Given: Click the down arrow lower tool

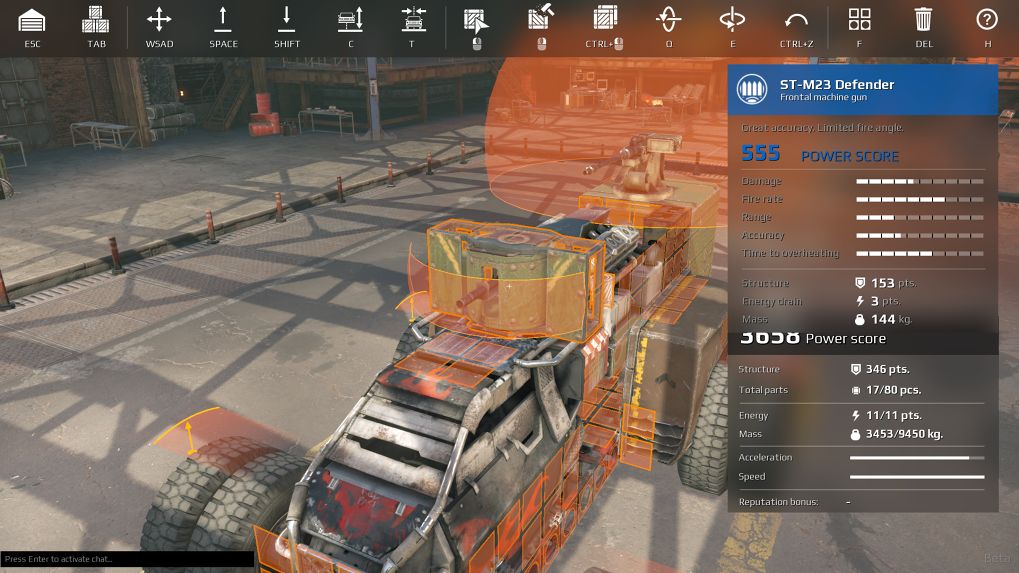Looking at the screenshot, I should (x=287, y=20).
